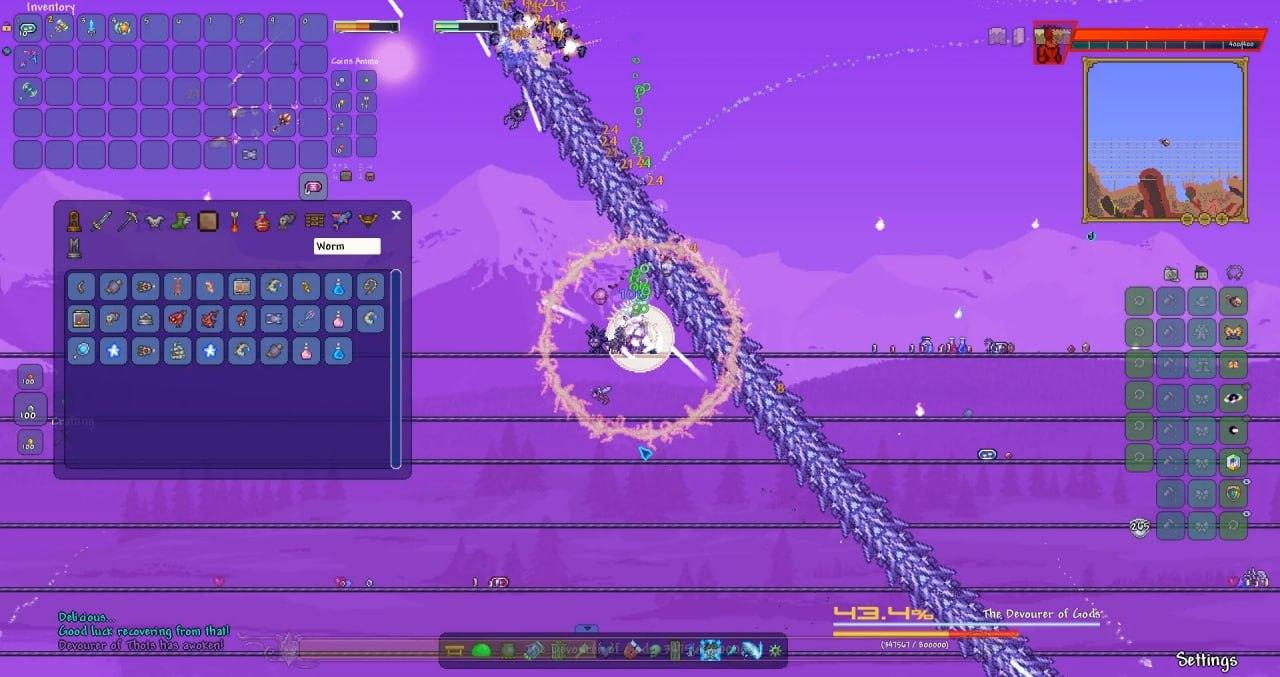The height and width of the screenshot is (677, 1280).
Task: Select the blue sword in hotbar slot three
Action: point(92,27)
